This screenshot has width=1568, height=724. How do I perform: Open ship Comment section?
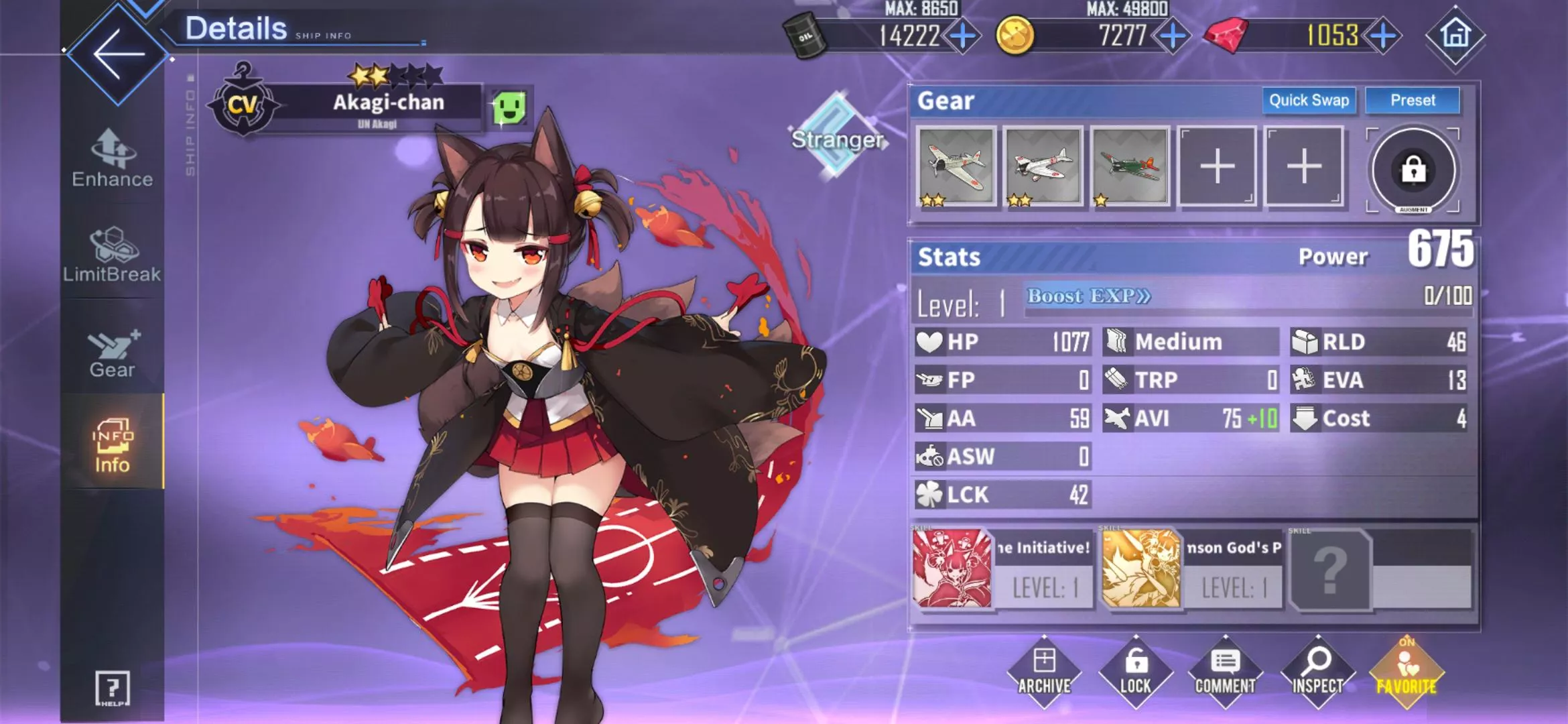[x=1226, y=672]
